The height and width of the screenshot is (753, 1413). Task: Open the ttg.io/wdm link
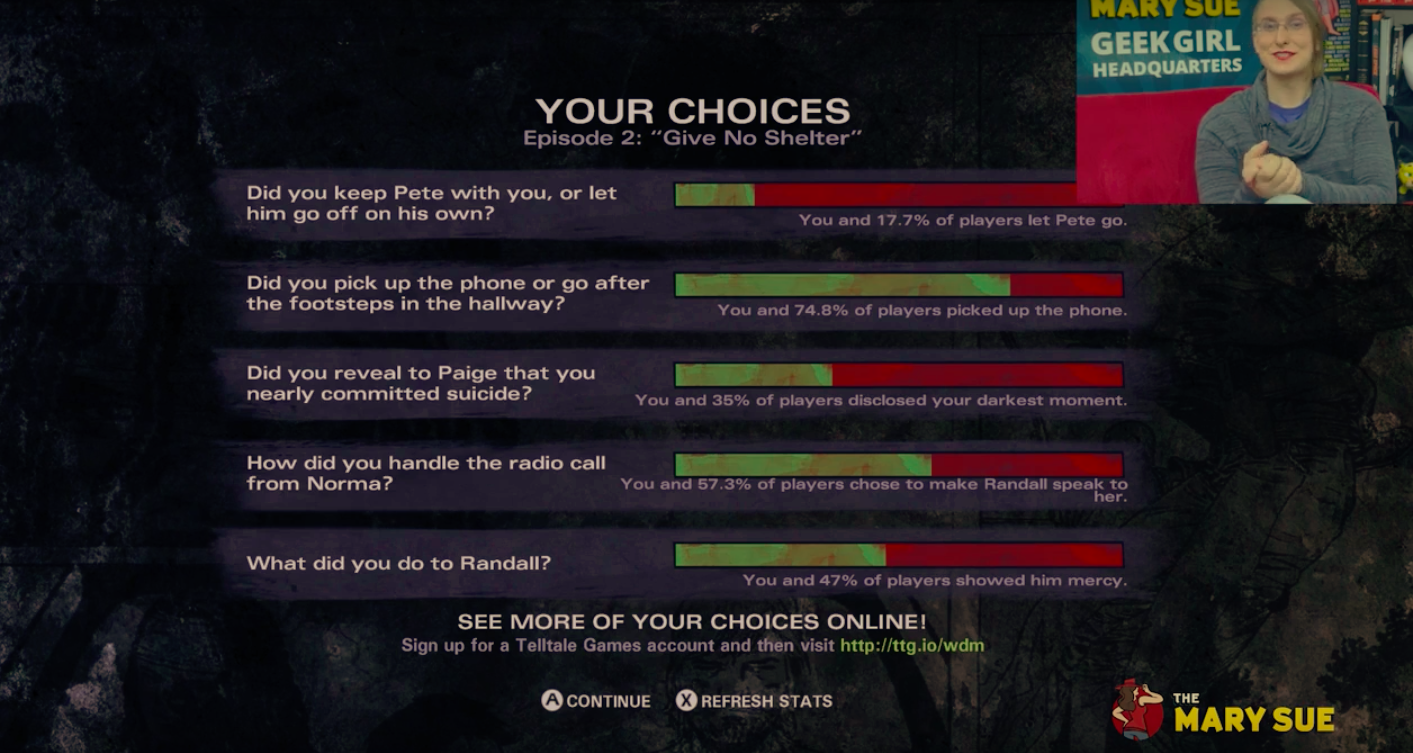tap(912, 645)
